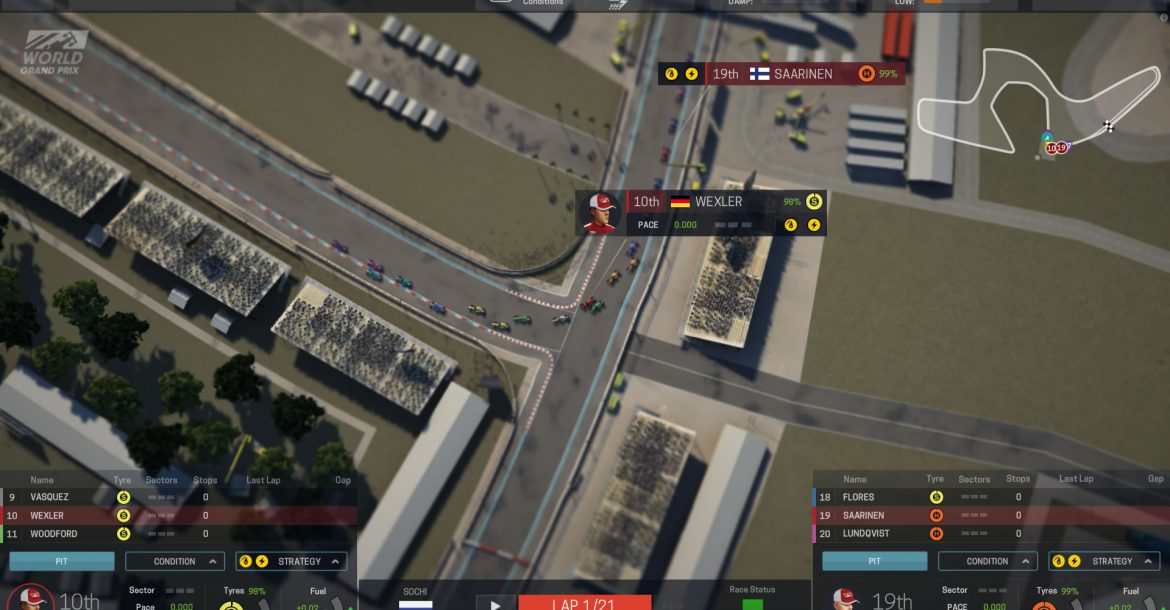
Task: Click Wexler's driver portrait on the track tag
Action: coord(601,213)
